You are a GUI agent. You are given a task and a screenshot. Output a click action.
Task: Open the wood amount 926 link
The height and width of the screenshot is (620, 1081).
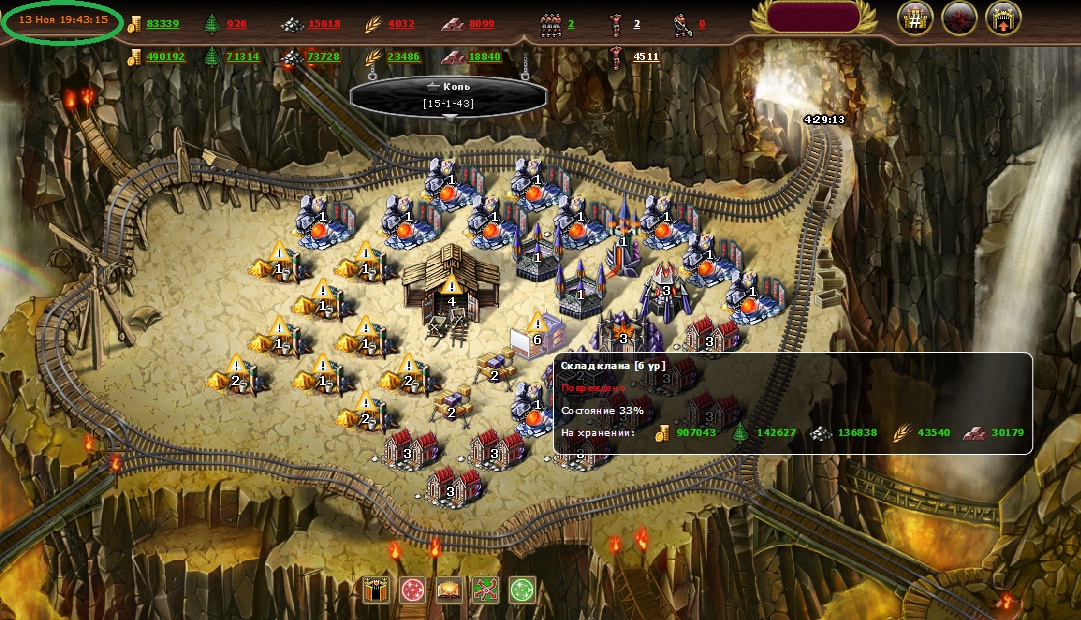(236, 24)
